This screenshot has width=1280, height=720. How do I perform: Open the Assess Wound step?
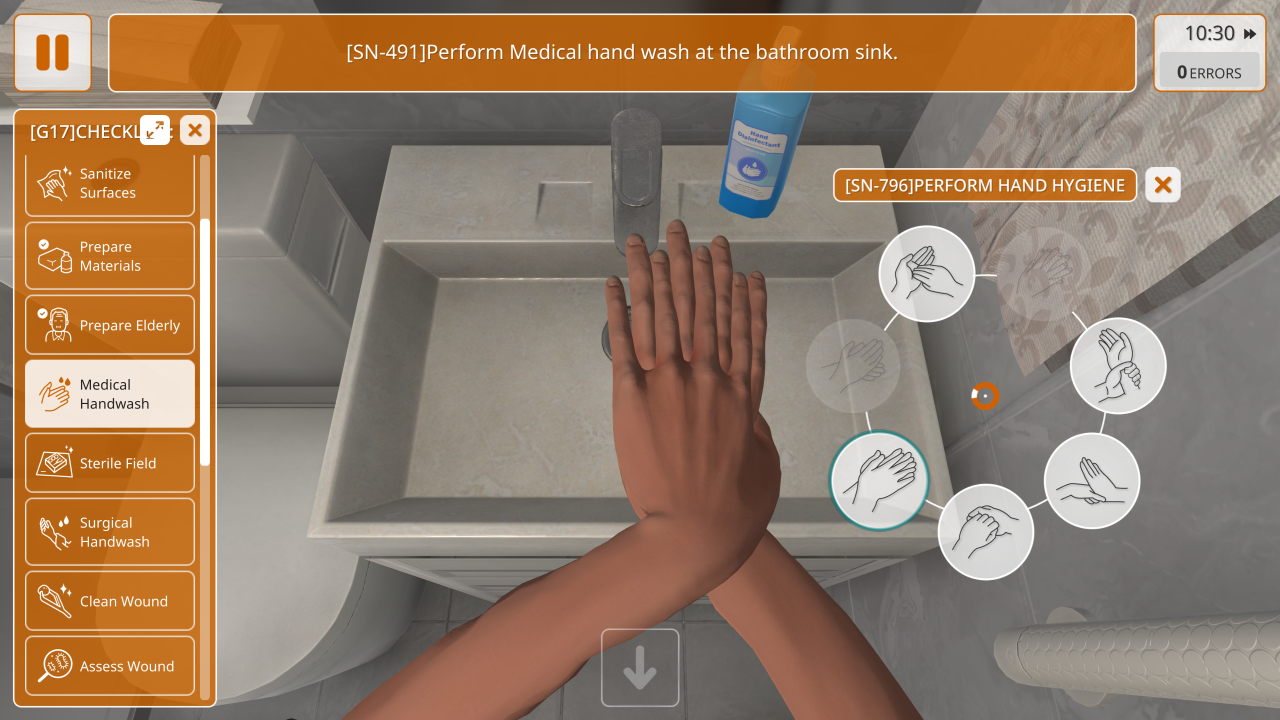pyautogui.click(x=110, y=666)
